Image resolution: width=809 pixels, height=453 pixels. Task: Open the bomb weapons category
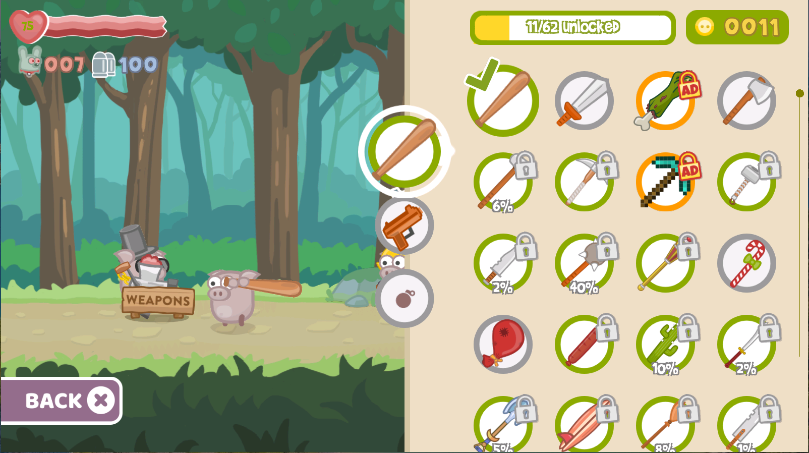click(x=405, y=298)
